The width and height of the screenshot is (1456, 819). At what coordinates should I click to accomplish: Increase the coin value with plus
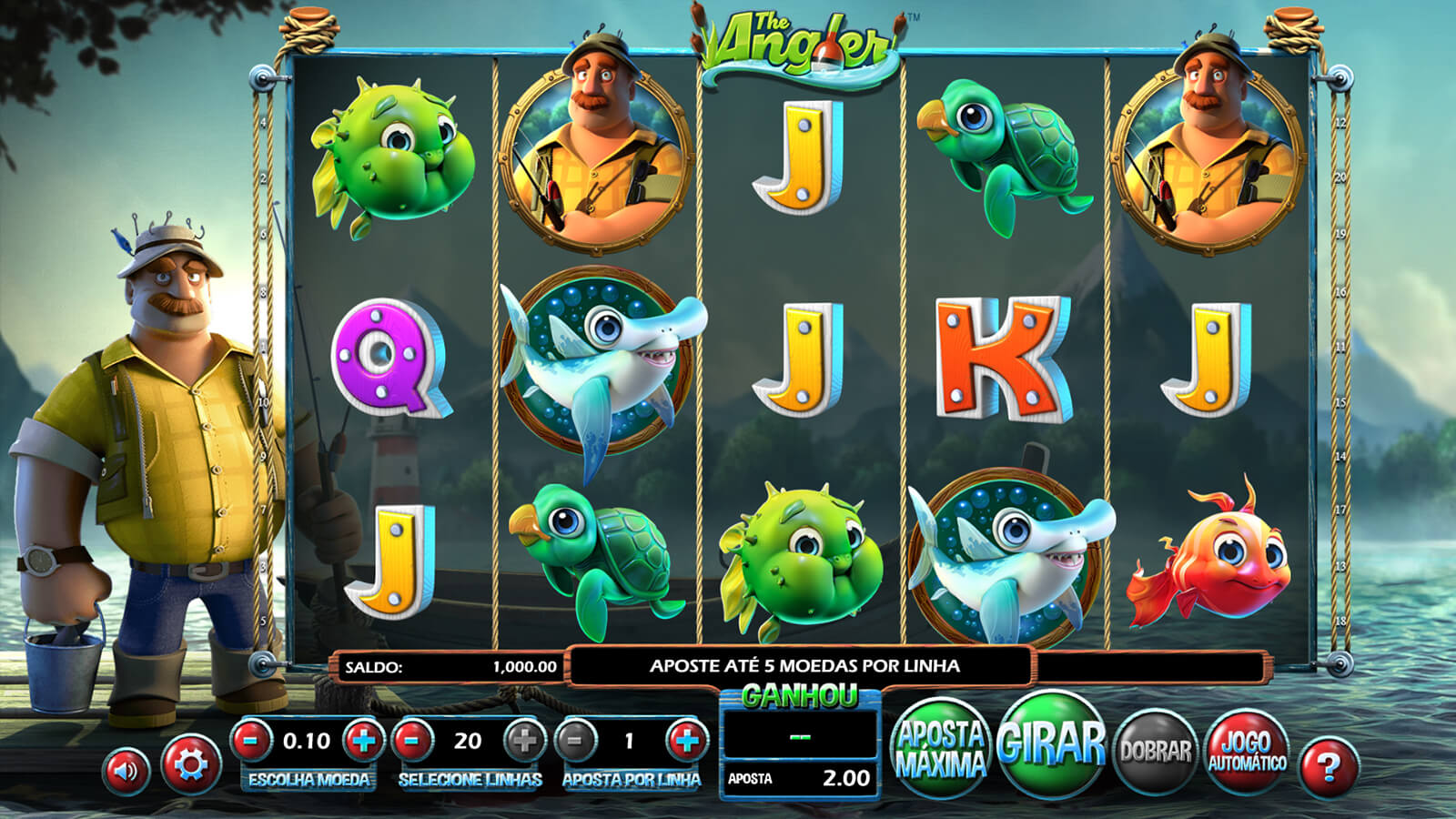pos(363,741)
